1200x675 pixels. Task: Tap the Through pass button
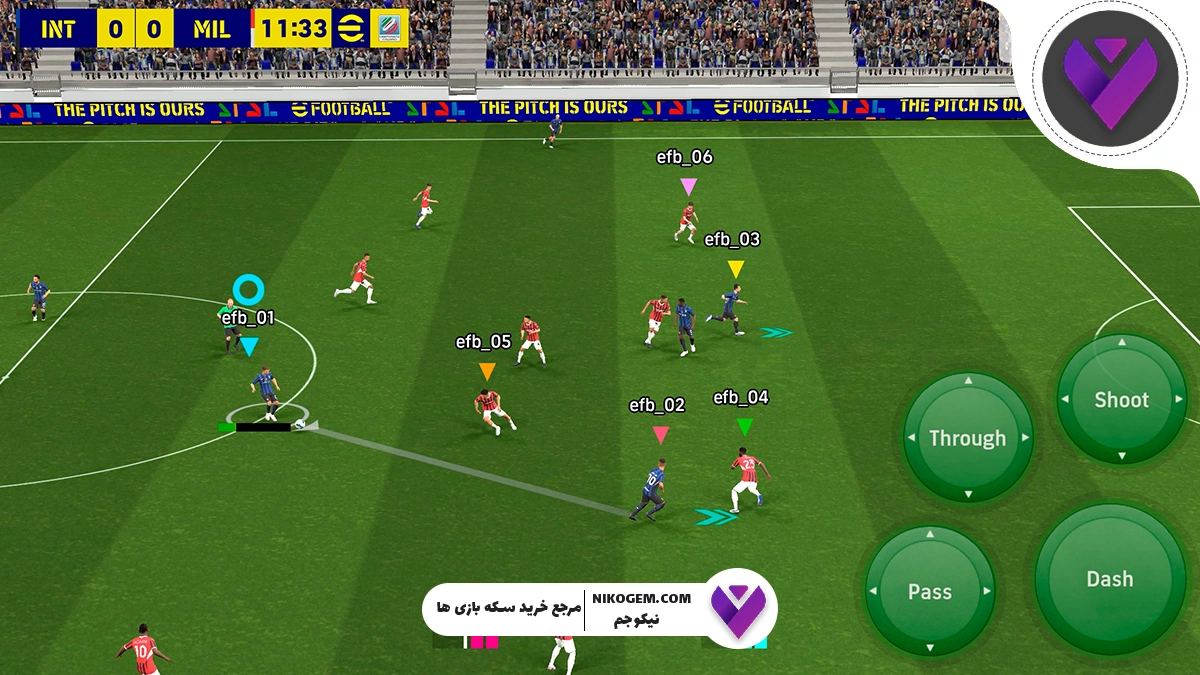tap(967, 438)
